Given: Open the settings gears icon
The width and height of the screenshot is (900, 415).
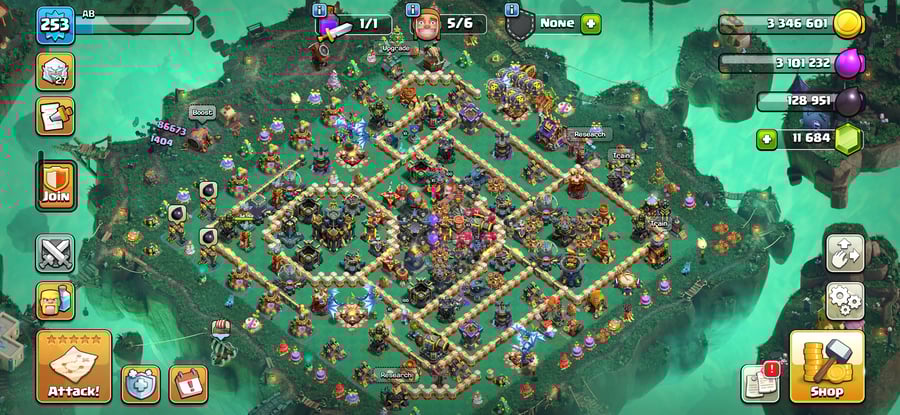Looking at the screenshot, I should [844, 299].
